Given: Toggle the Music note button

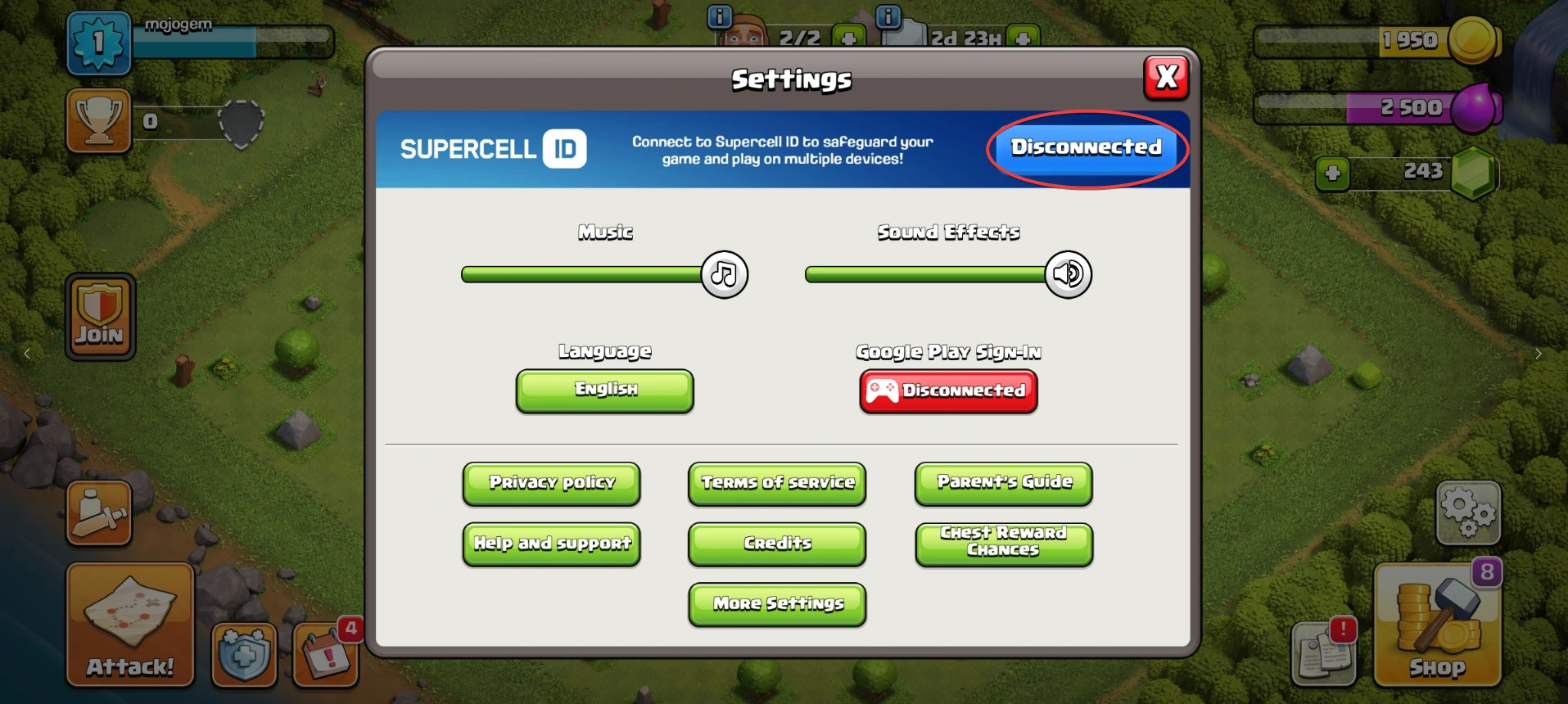Looking at the screenshot, I should pos(724,274).
